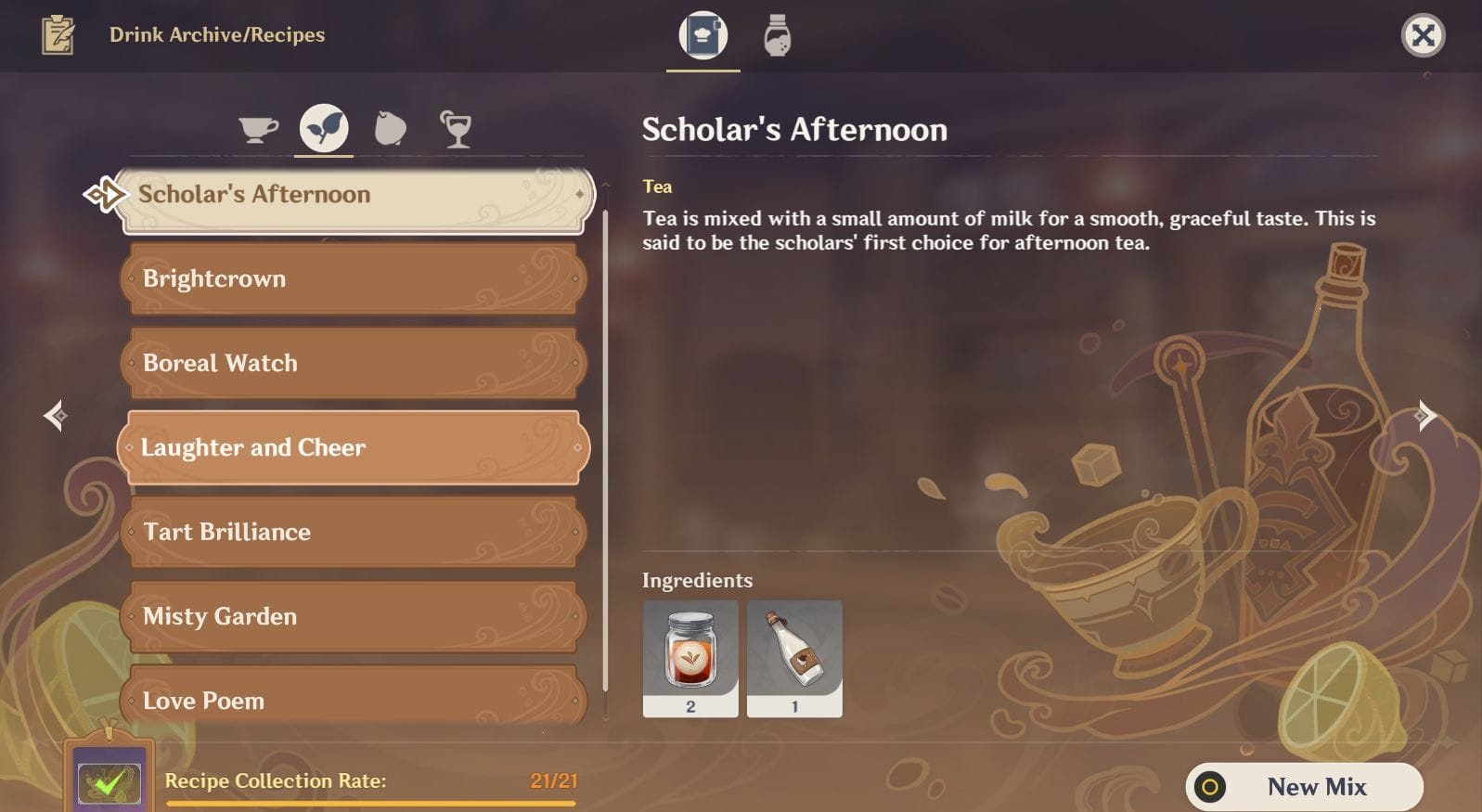Click the clipboard archive icon top left

coord(58,34)
